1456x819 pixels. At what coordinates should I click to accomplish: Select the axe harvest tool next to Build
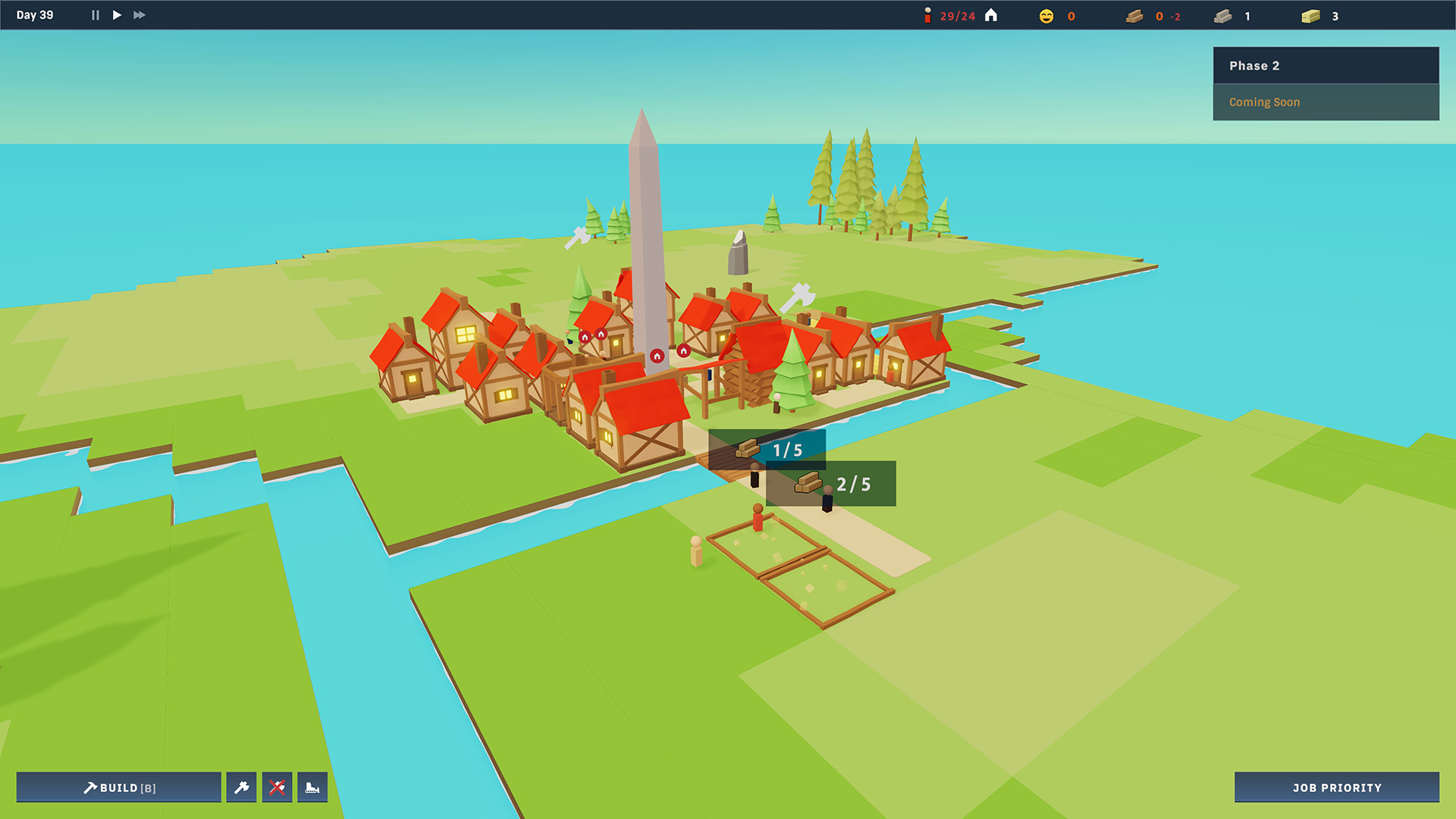coord(241,787)
